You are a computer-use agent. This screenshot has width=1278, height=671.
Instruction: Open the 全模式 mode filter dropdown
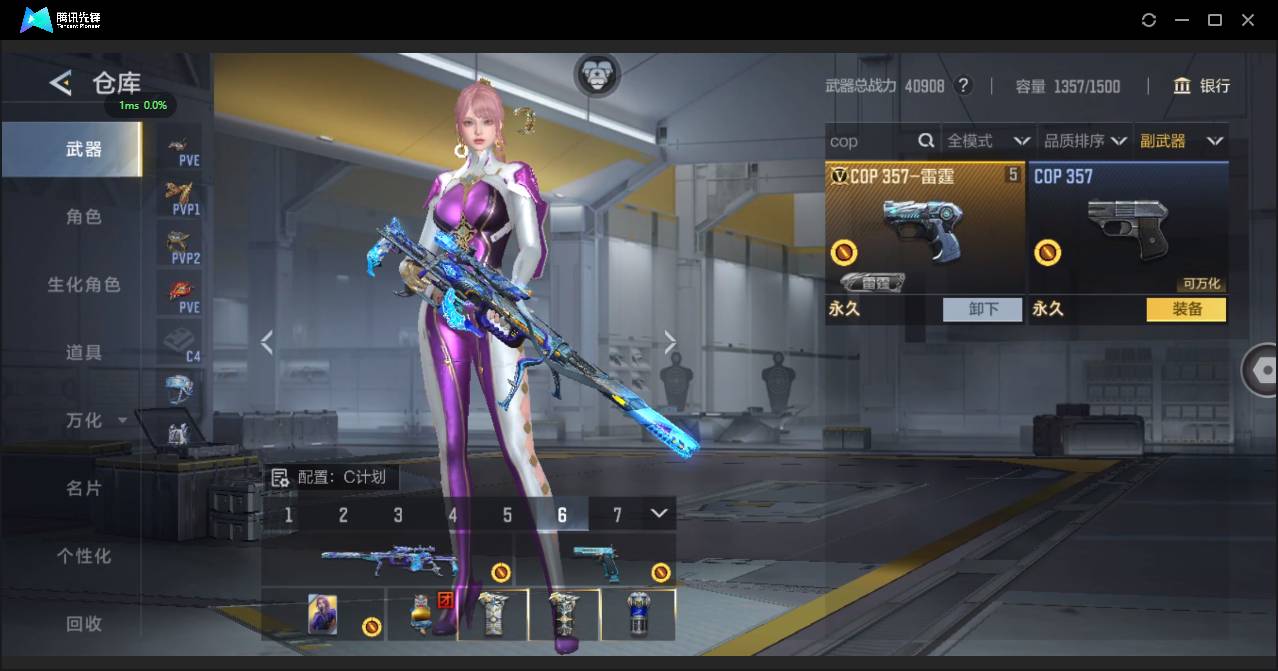point(988,141)
